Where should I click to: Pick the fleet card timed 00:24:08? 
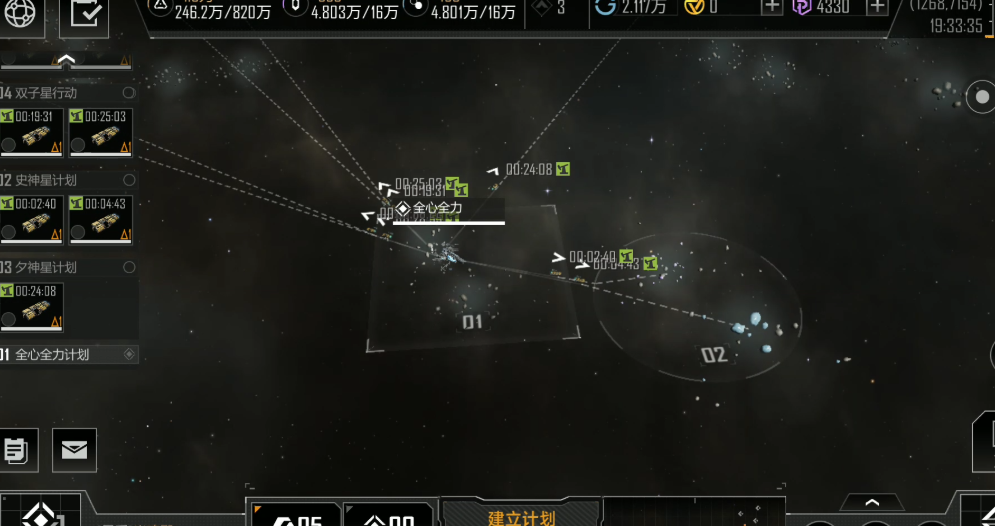32,307
